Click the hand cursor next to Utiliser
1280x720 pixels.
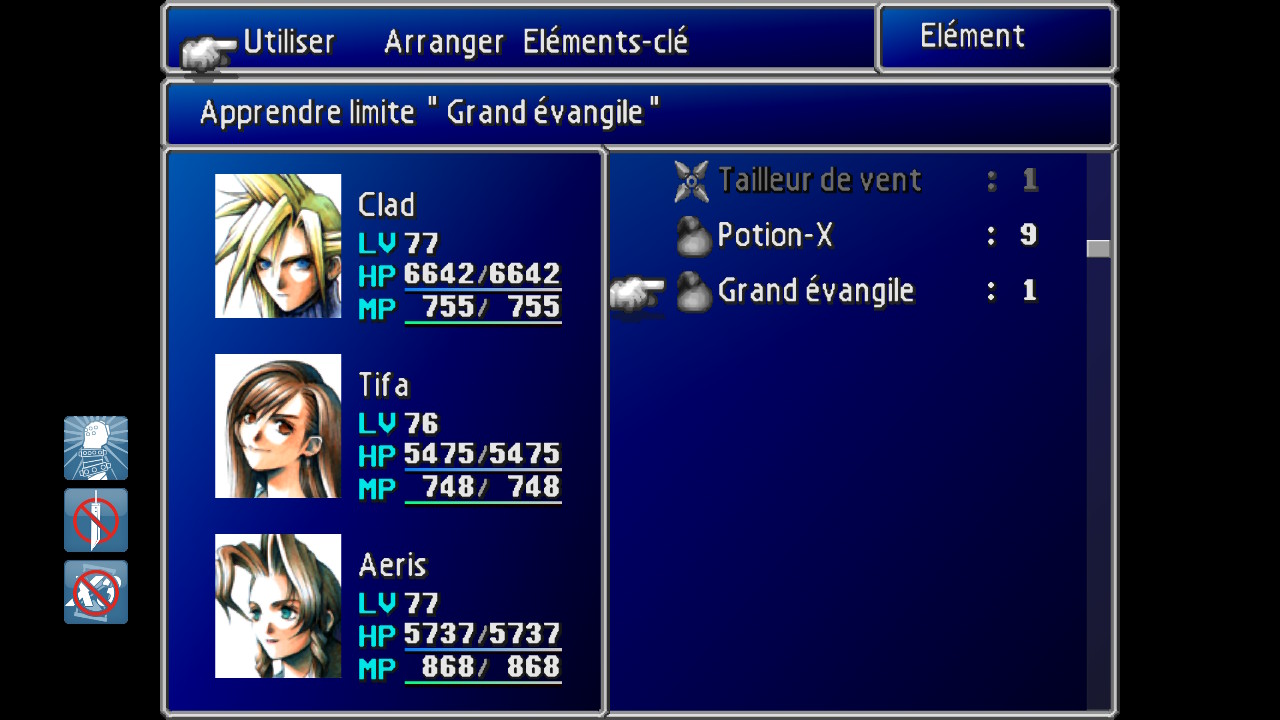click(x=207, y=48)
